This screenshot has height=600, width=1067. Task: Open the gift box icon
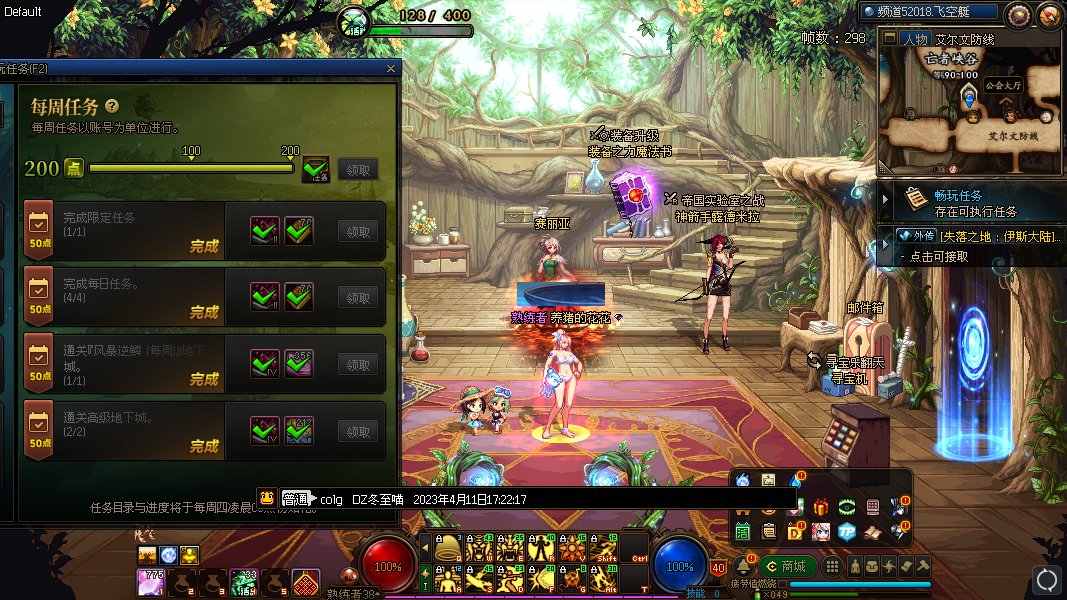point(821,507)
